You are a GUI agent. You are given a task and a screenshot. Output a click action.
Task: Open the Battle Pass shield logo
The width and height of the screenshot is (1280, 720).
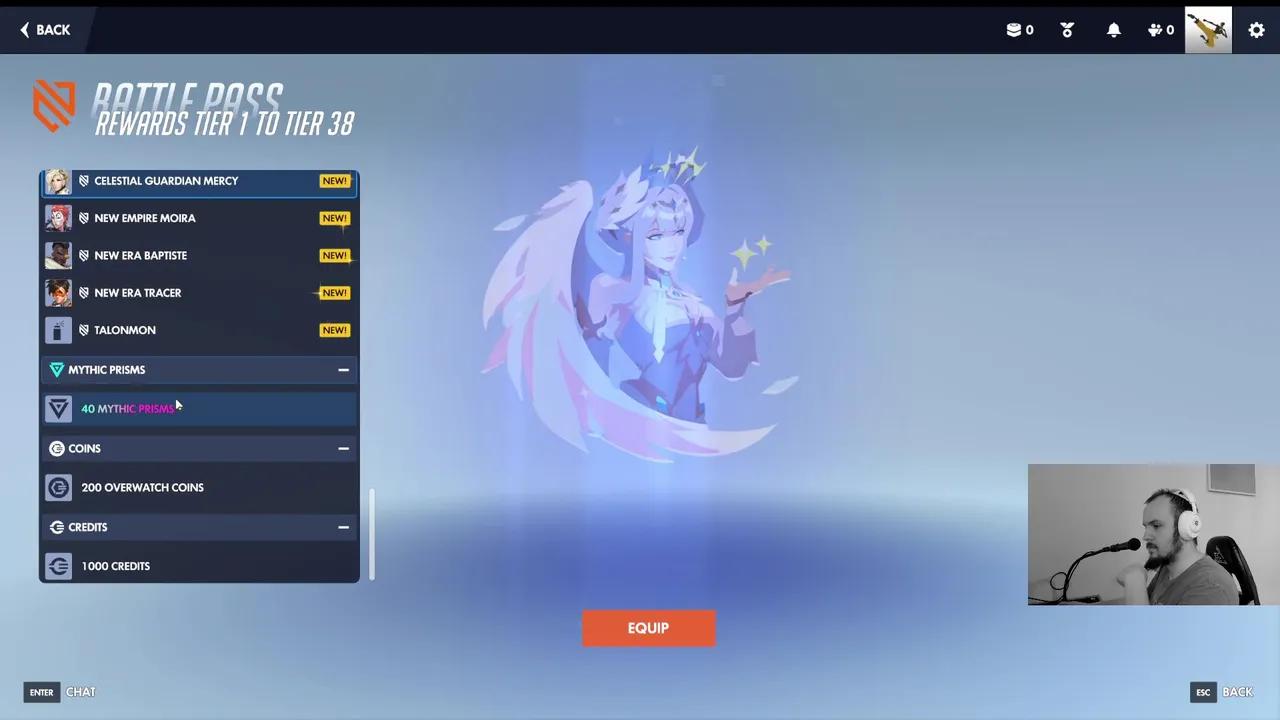(x=54, y=106)
